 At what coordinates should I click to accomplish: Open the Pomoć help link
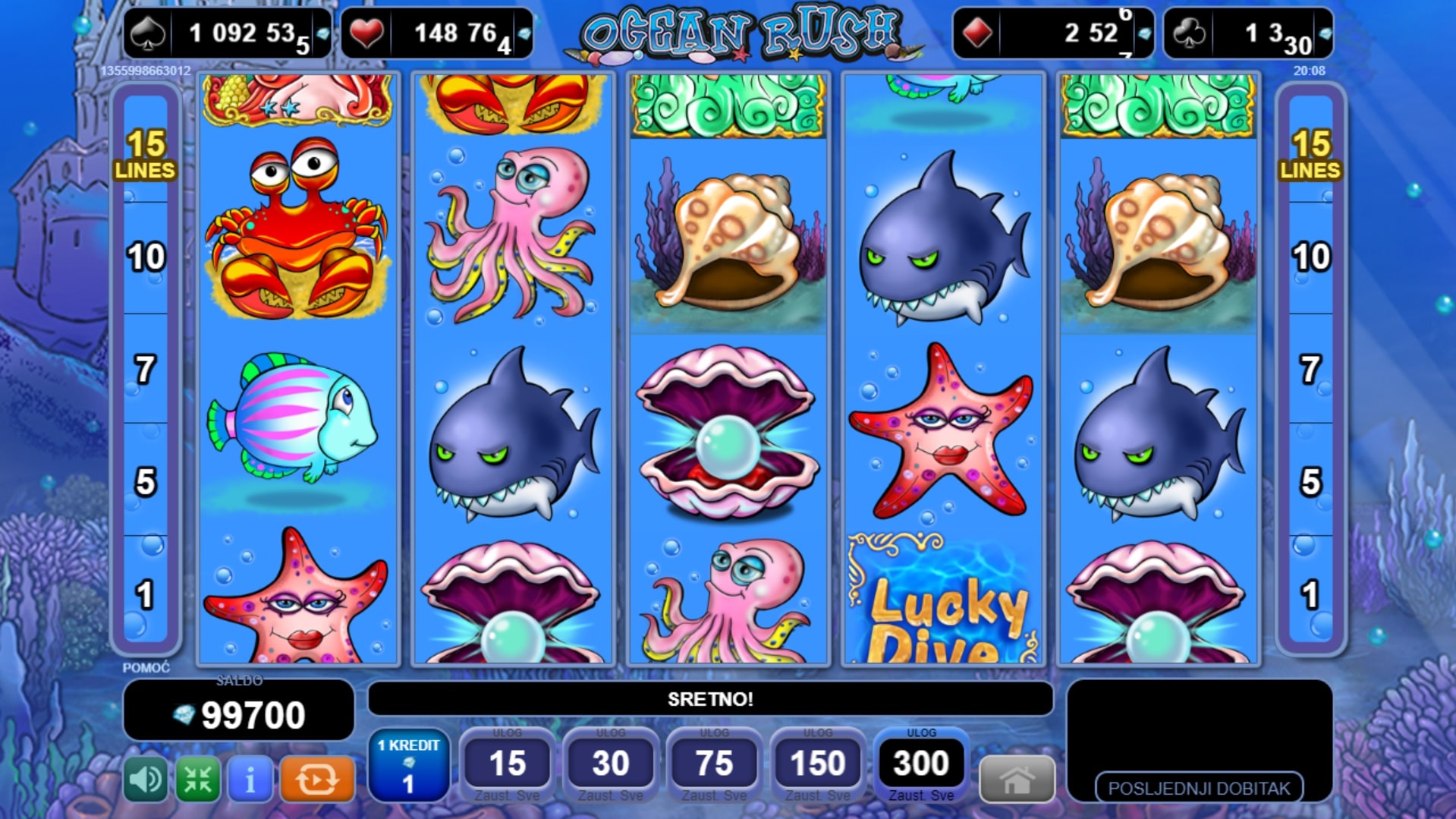click(x=146, y=668)
